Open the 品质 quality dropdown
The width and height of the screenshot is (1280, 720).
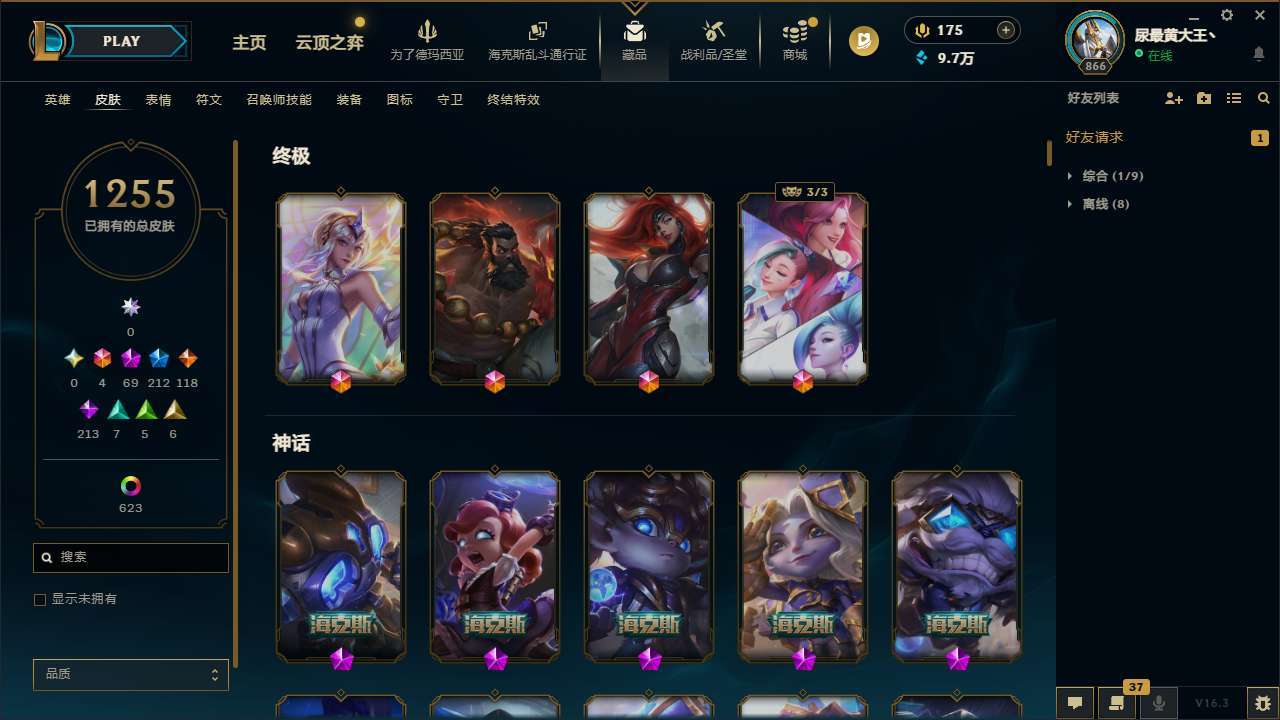coord(130,674)
